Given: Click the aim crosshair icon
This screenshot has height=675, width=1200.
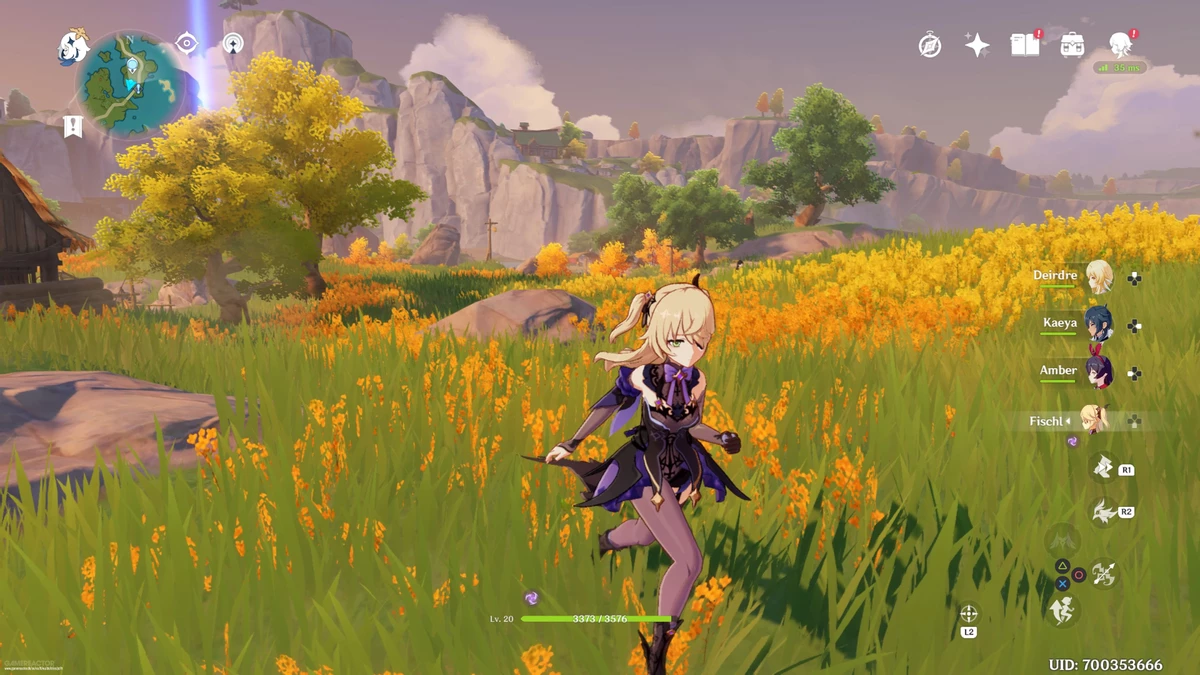Looking at the screenshot, I should [968, 614].
